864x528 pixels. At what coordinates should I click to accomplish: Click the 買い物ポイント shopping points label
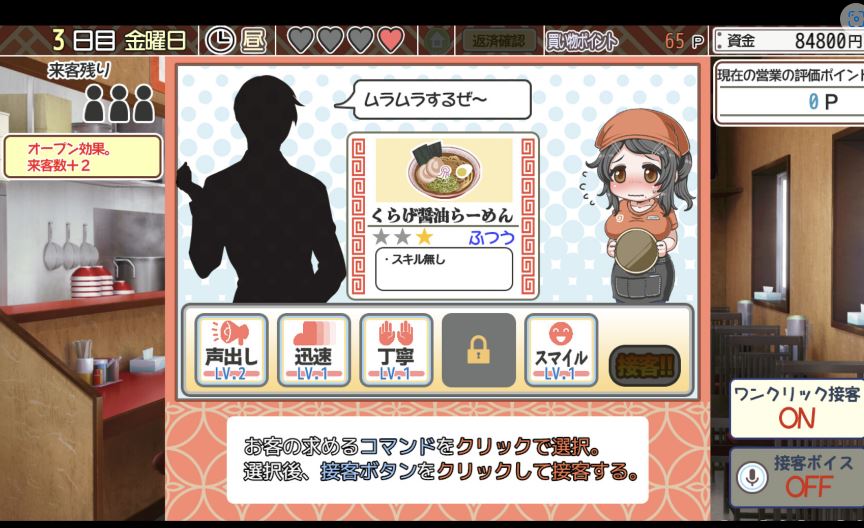click(x=582, y=41)
